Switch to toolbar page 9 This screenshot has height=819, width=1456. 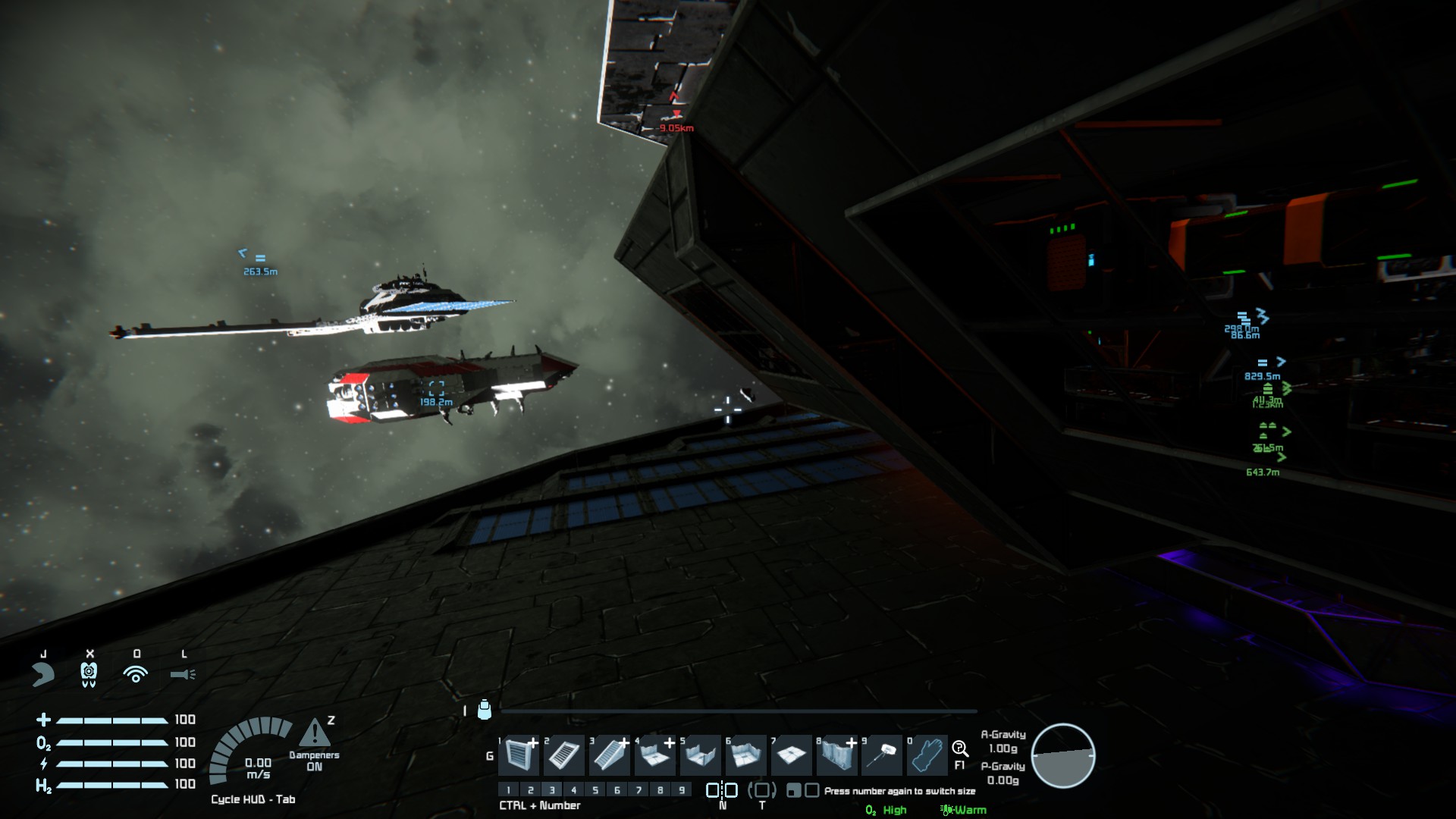pyautogui.click(x=682, y=790)
